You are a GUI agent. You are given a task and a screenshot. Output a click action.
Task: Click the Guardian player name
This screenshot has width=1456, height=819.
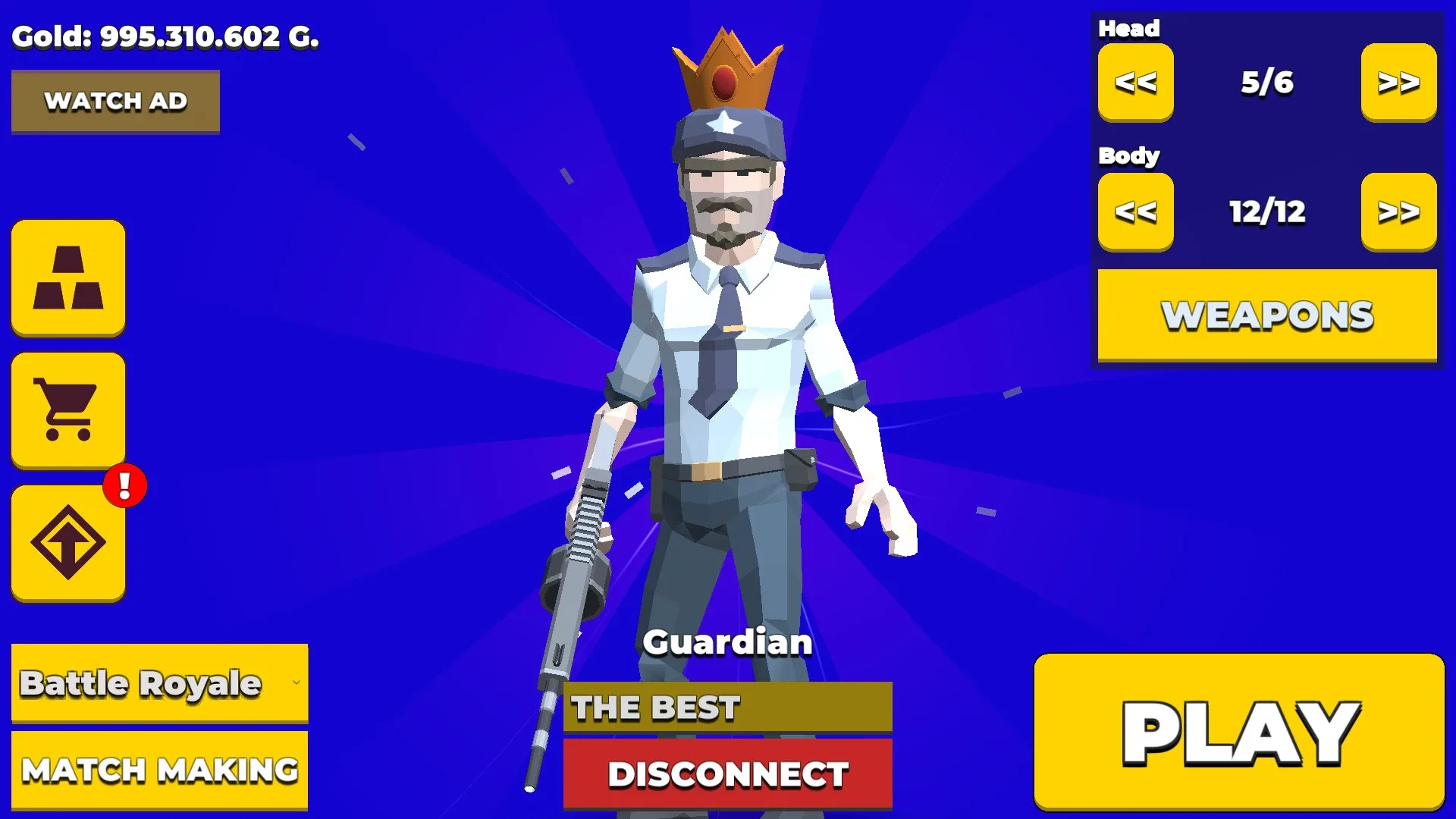tap(727, 642)
